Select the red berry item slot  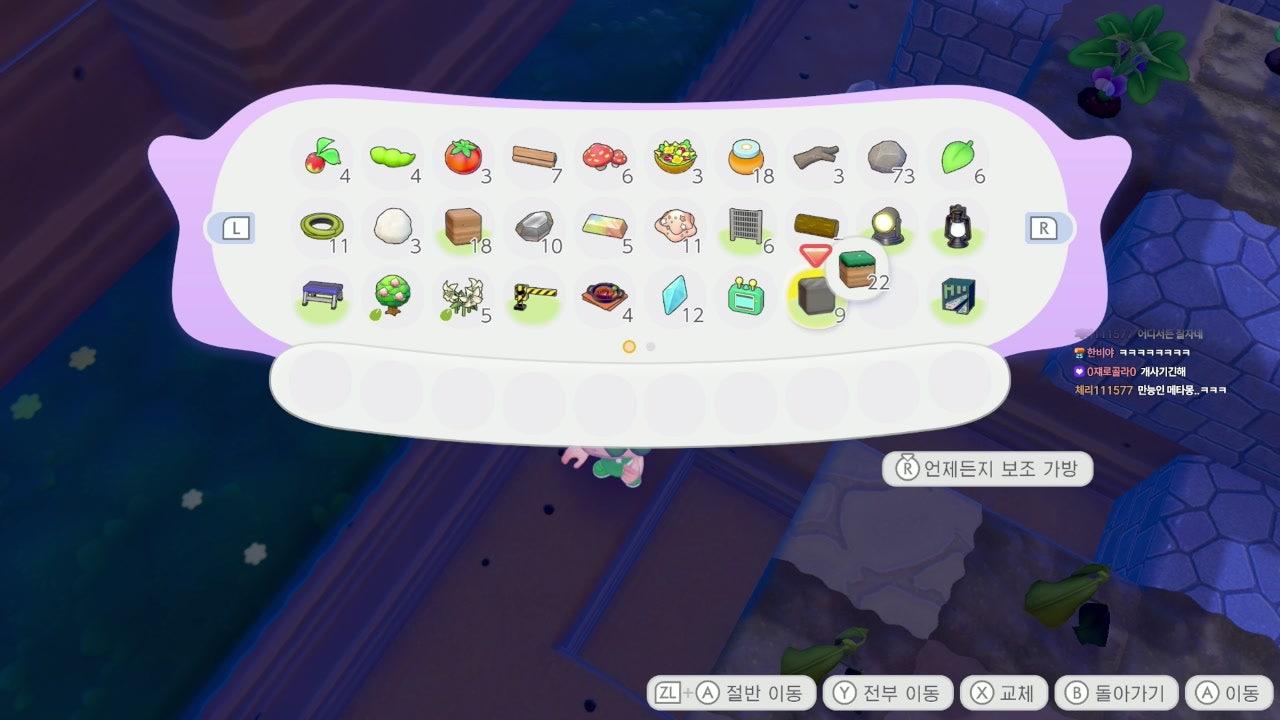click(x=322, y=157)
